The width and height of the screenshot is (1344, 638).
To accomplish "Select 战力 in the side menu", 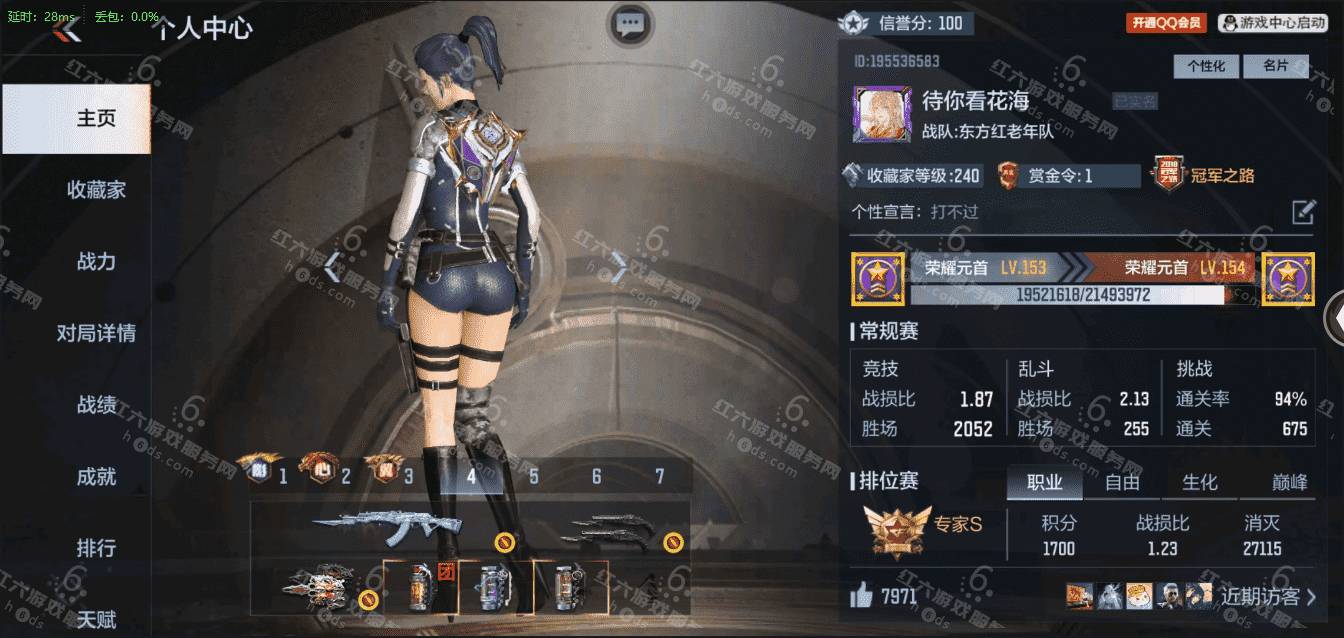I will click(96, 262).
